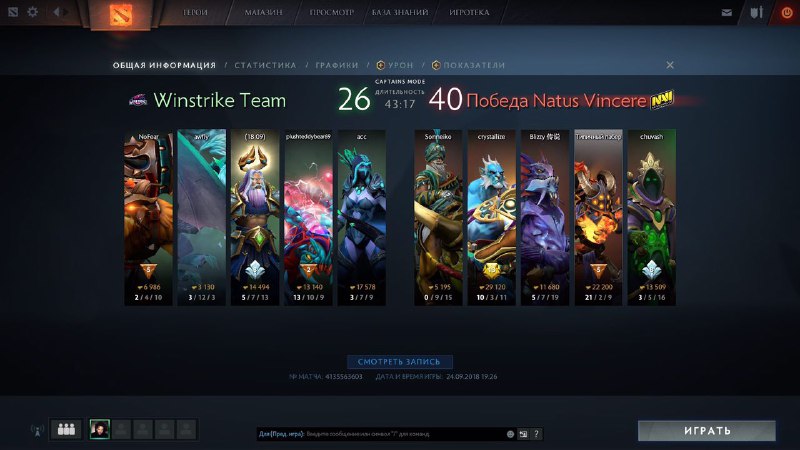The width and height of the screenshot is (800, 450).
Task: Open the Графики tab
Action: [337, 65]
